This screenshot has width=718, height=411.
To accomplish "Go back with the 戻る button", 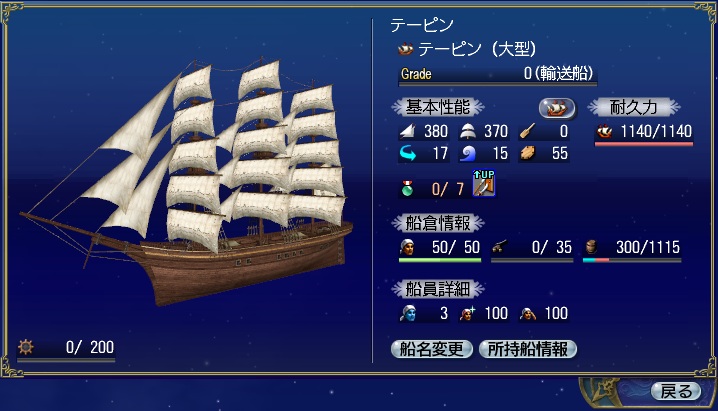I will point(671,390).
